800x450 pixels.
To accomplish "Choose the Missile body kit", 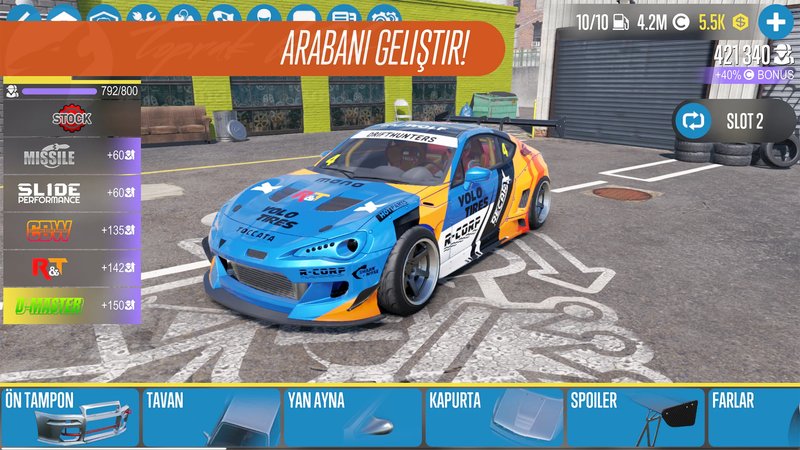I will (x=71, y=156).
